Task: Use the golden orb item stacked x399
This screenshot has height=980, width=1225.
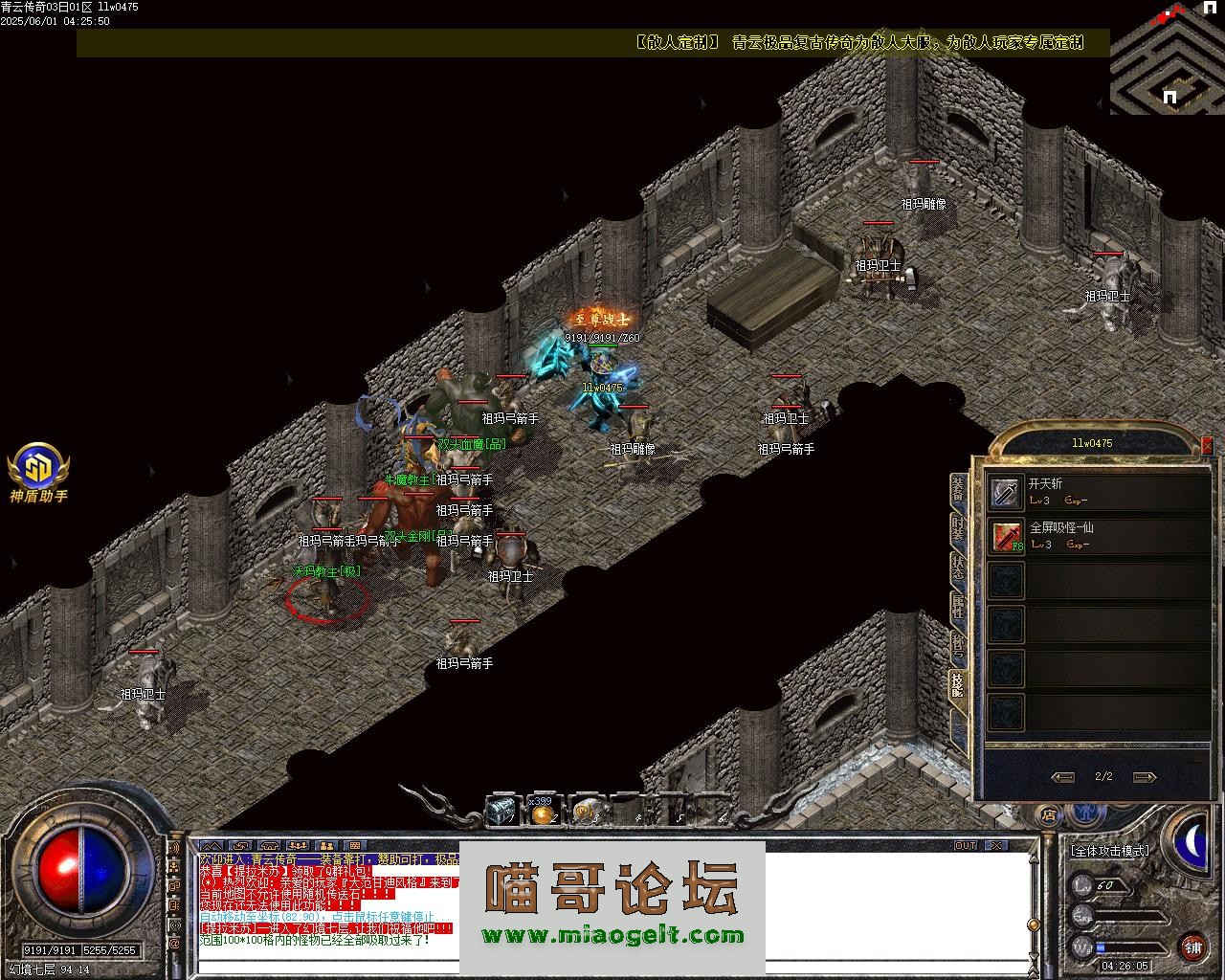Action: coord(543,813)
